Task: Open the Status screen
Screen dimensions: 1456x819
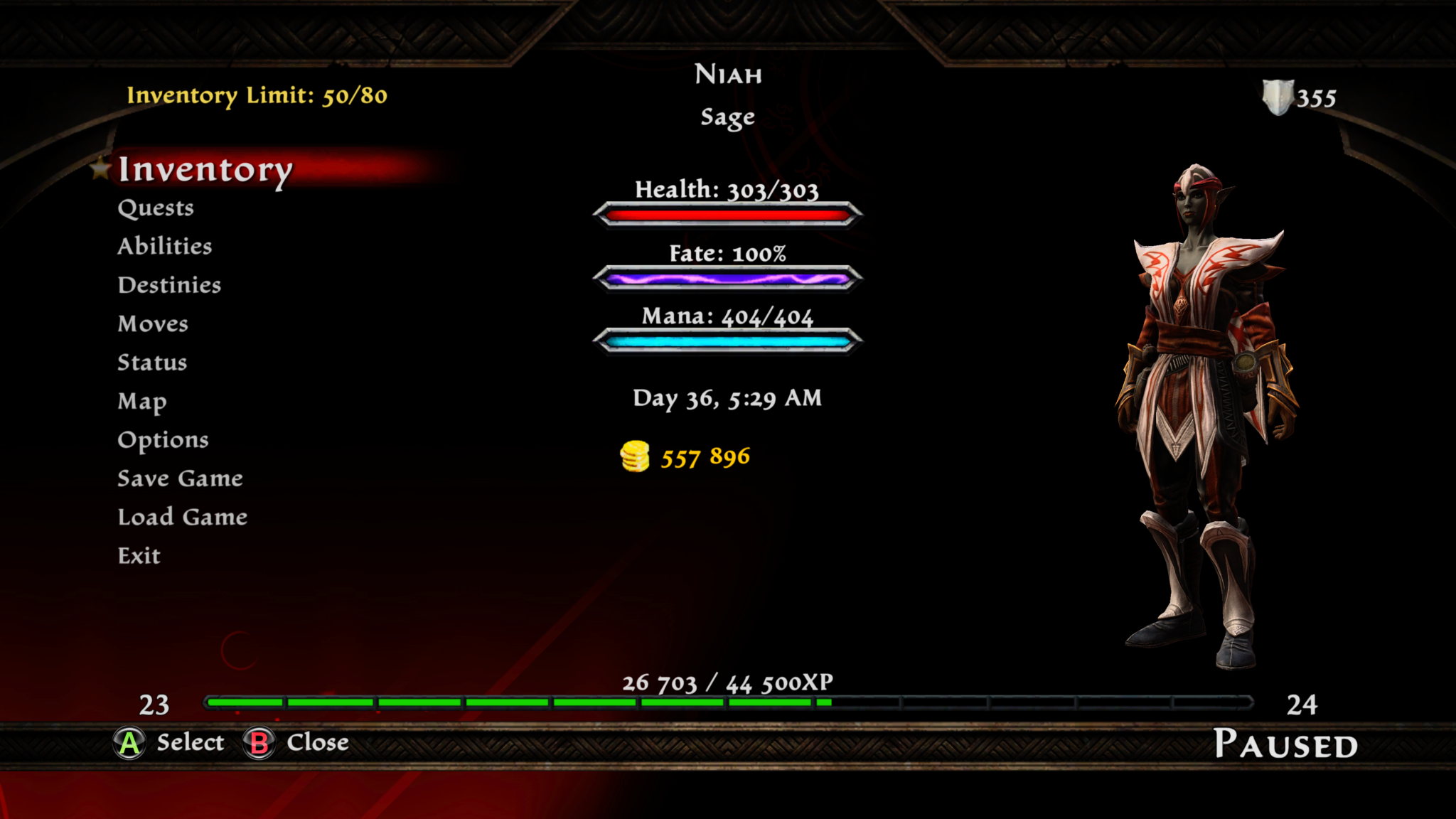Action: pyautogui.click(x=152, y=363)
